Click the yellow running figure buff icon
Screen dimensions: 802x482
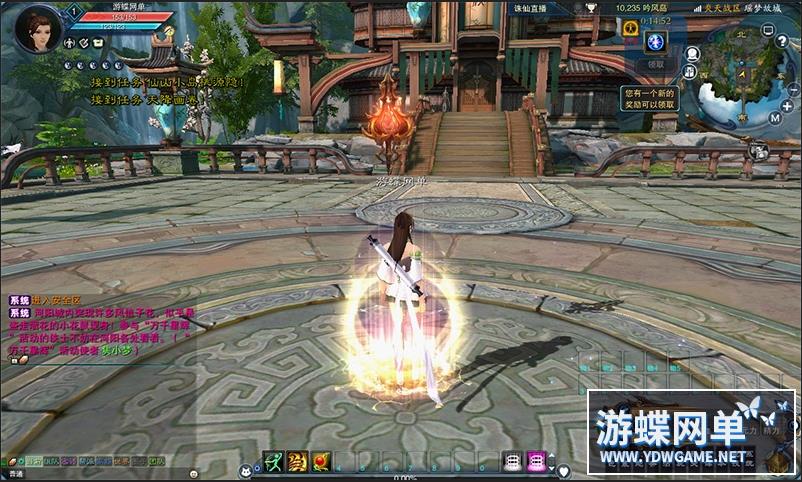click(631, 29)
